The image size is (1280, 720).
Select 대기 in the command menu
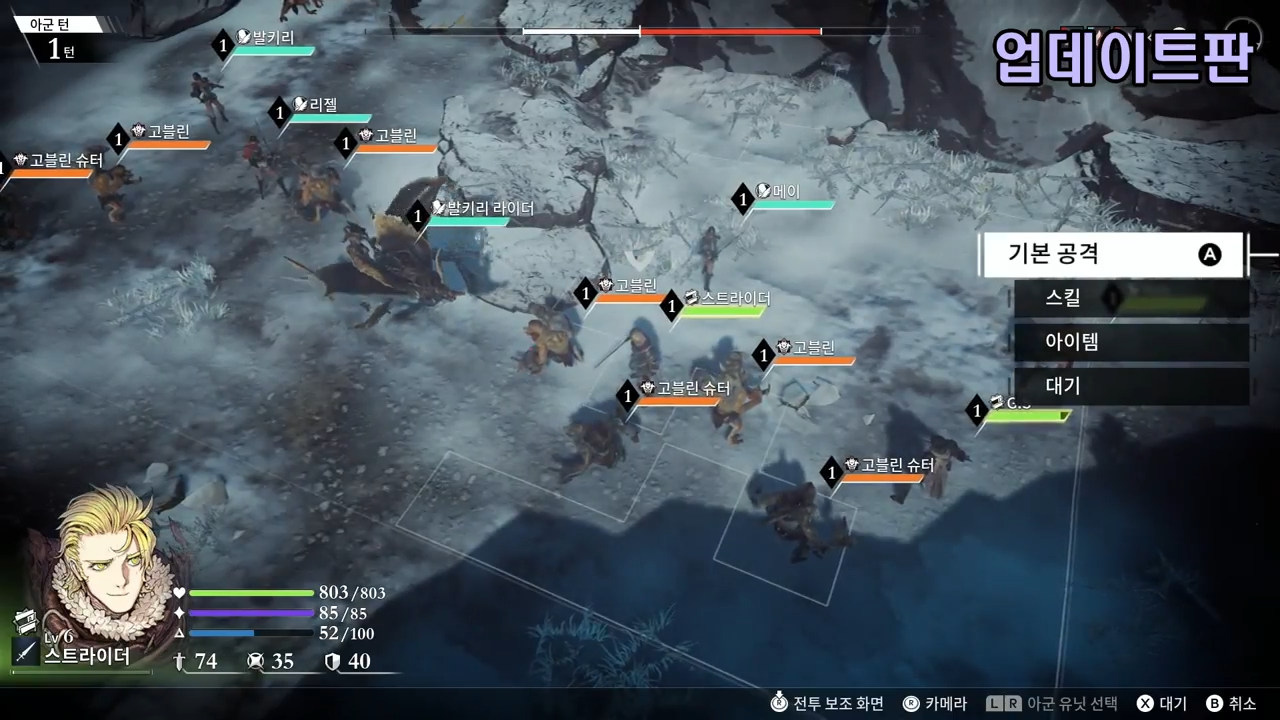click(1130, 386)
